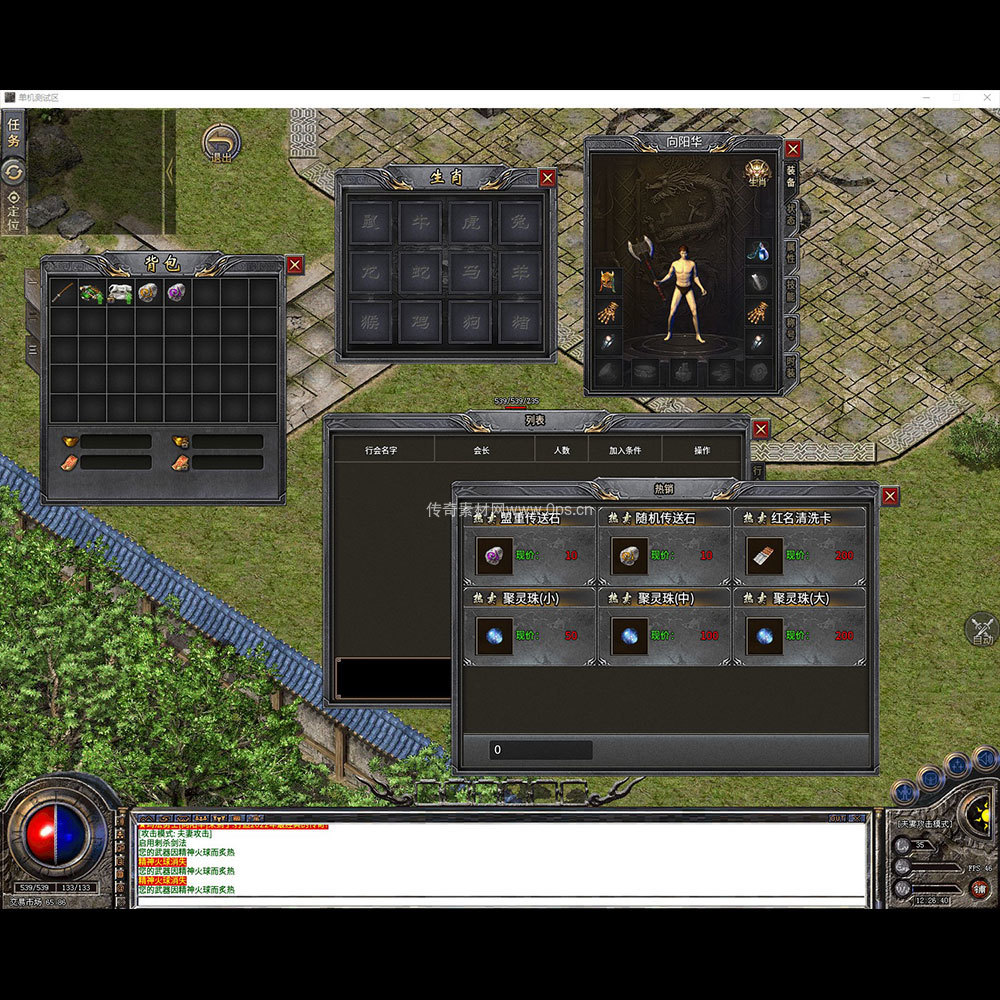Close the 背包 backpack window

(x=294, y=265)
